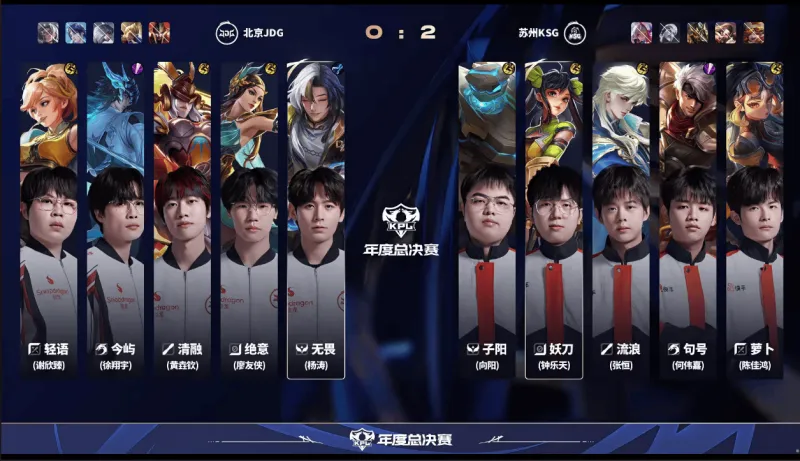Click the 北京JDG team logo
Viewport: 800px width, 461px height.
click(226, 32)
